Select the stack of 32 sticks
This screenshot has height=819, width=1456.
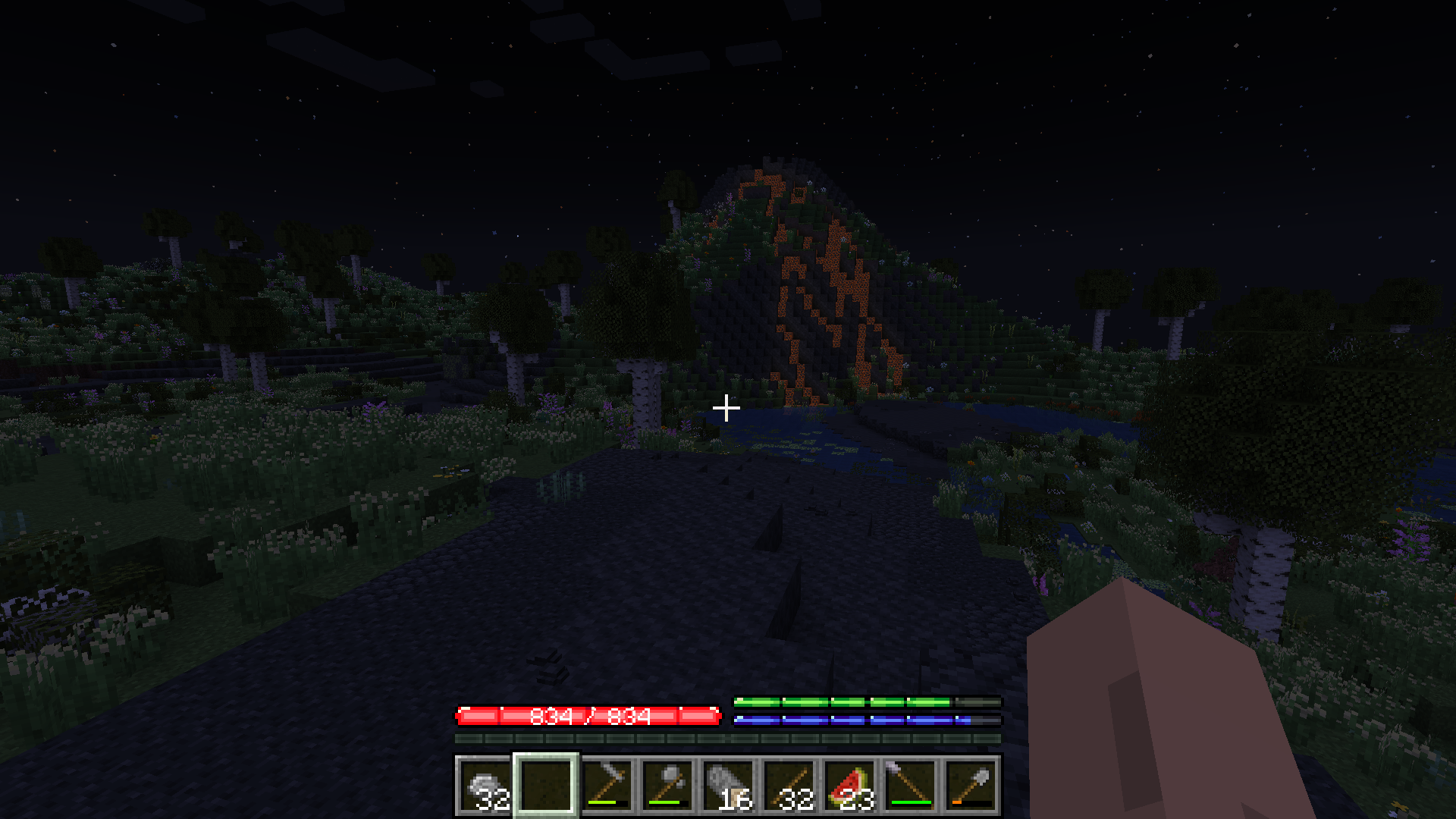point(789,785)
